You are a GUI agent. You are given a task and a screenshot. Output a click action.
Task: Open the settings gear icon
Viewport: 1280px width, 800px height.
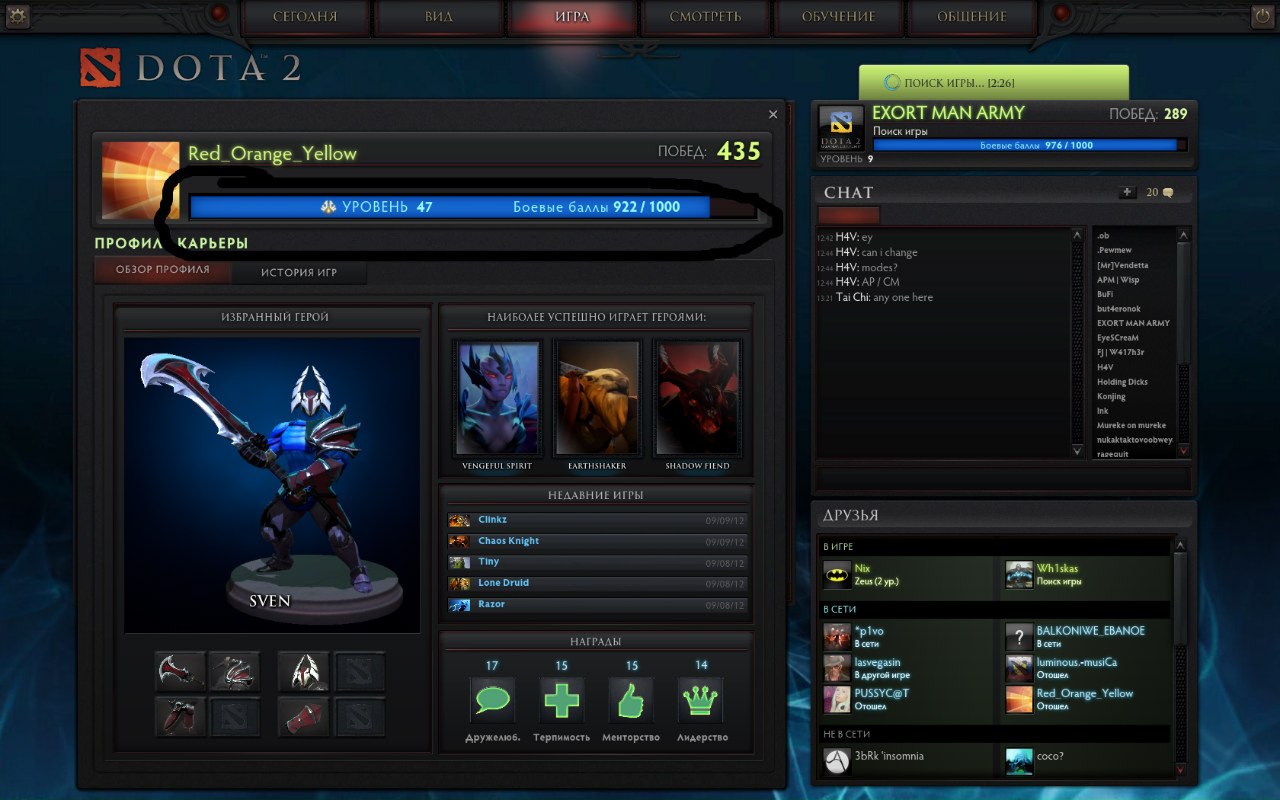[x=18, y=16]
